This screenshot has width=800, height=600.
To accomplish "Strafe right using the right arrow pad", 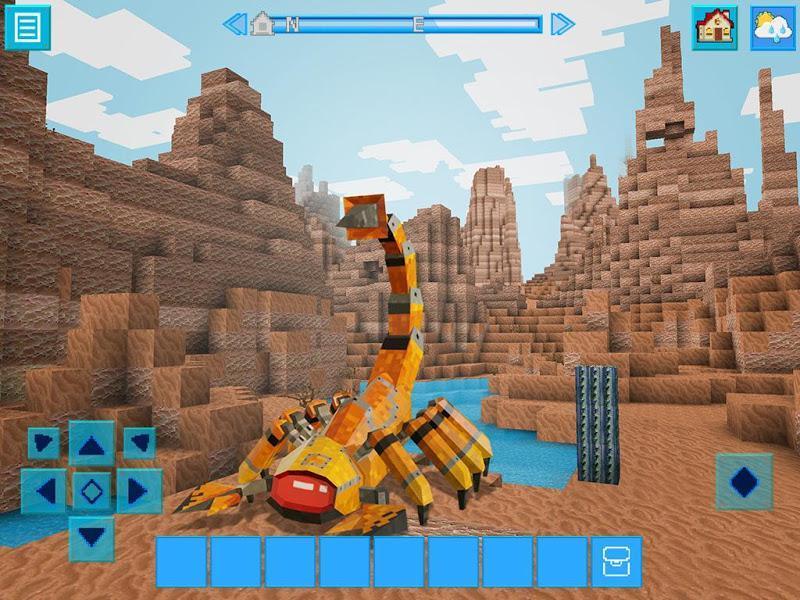I will pyautogui.click(x=138, y=491).
